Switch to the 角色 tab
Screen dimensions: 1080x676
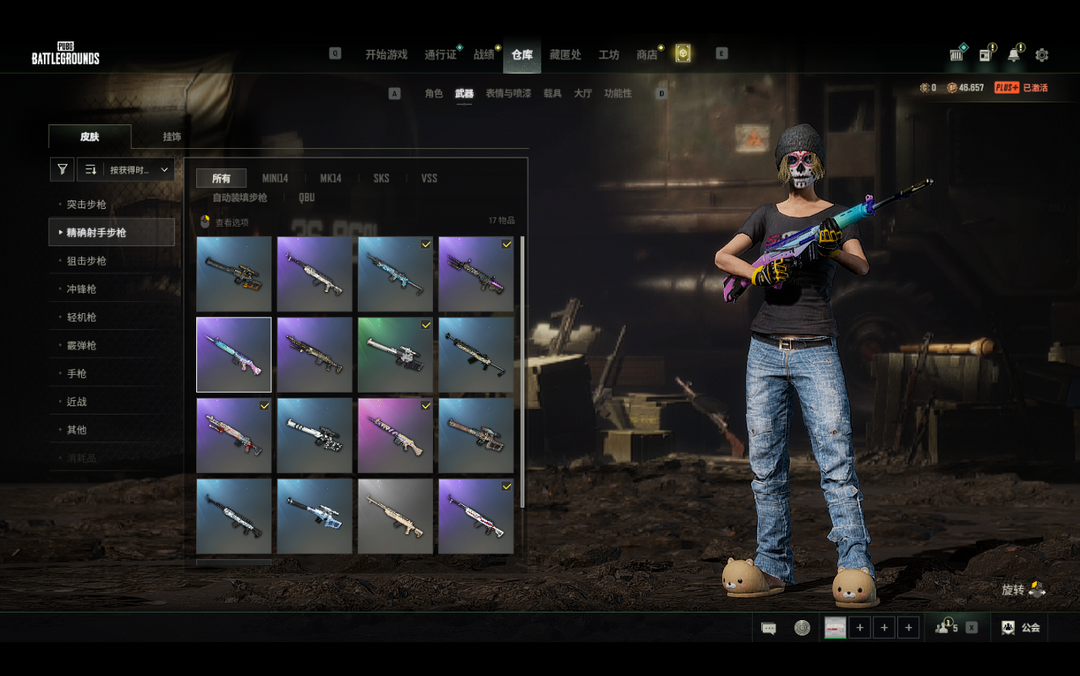433,93
